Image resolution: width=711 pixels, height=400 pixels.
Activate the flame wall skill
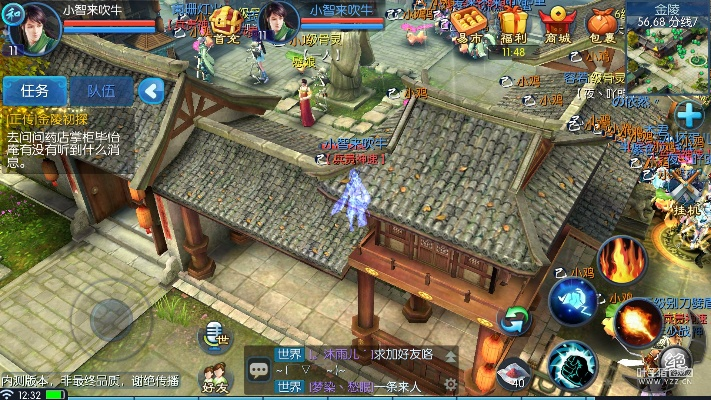[x=623, y=258]
